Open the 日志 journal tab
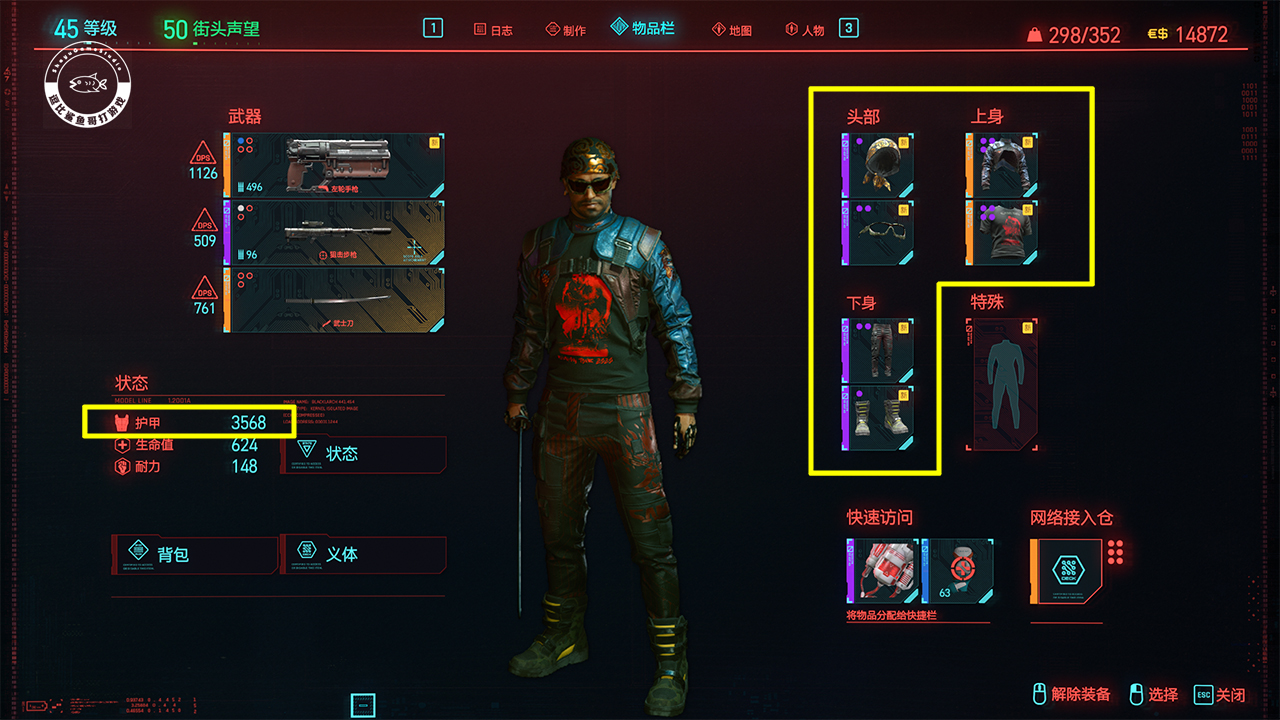 pos(493,30)
